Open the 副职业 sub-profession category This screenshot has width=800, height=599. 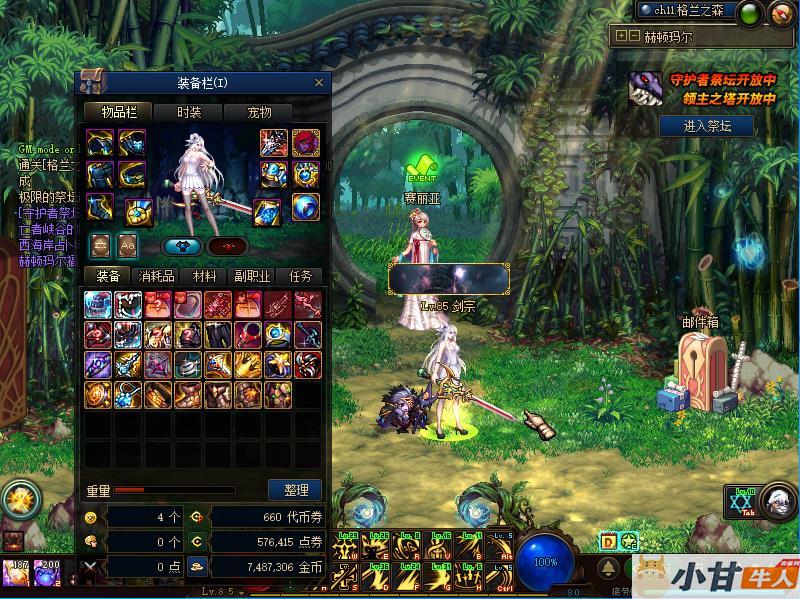point(252,276)
